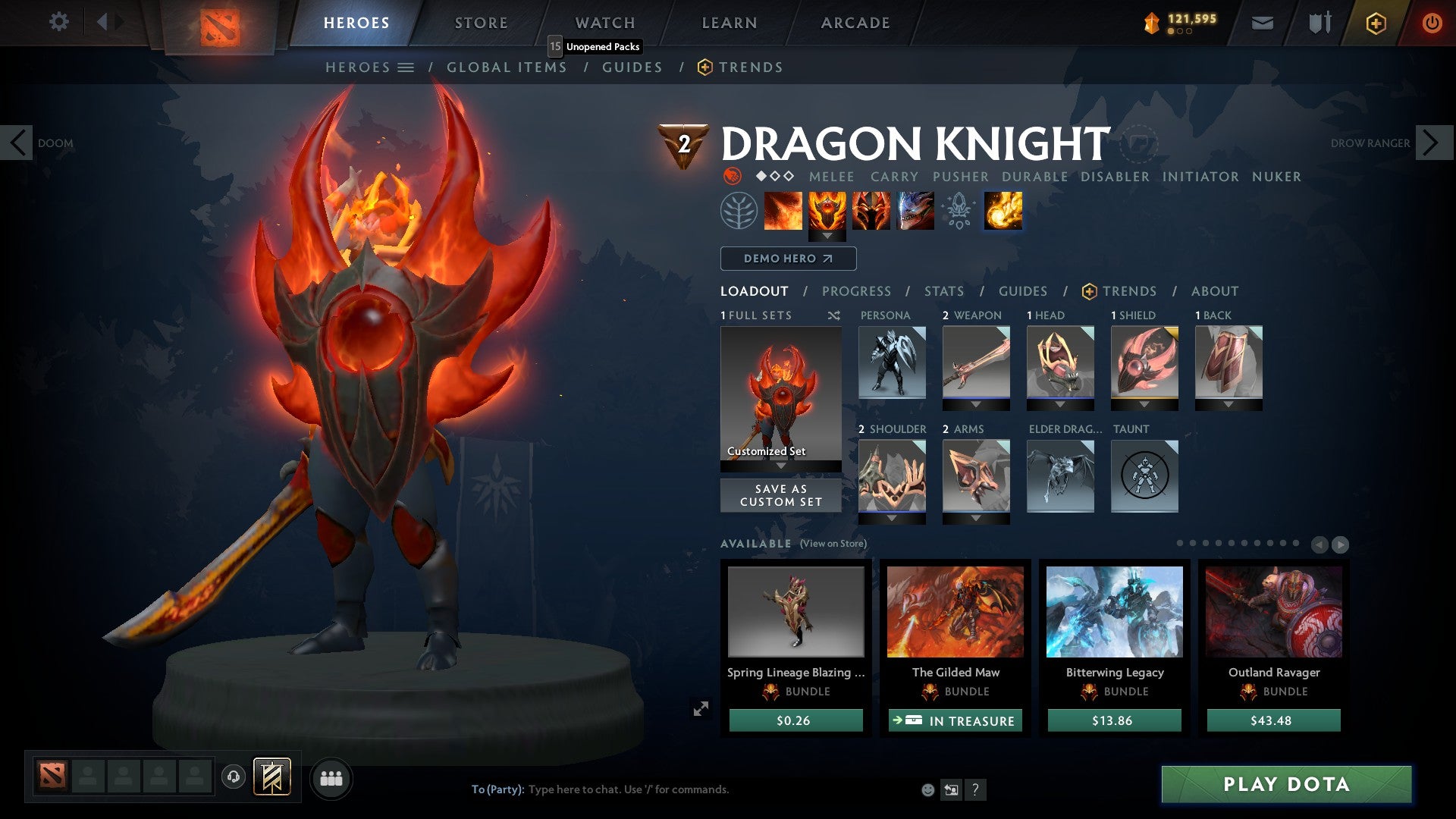Expand the Weapon slot dropdown arrow
Viewport: 1456px width, 819px height.
(975, 404)
